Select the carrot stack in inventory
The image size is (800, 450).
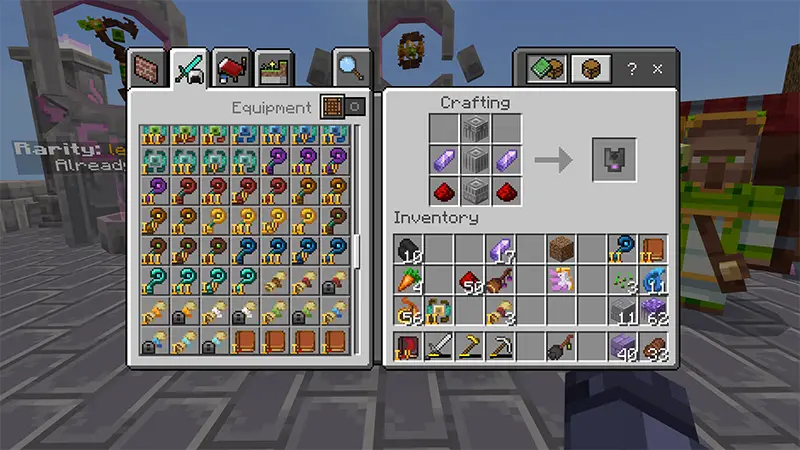[409, 281]
